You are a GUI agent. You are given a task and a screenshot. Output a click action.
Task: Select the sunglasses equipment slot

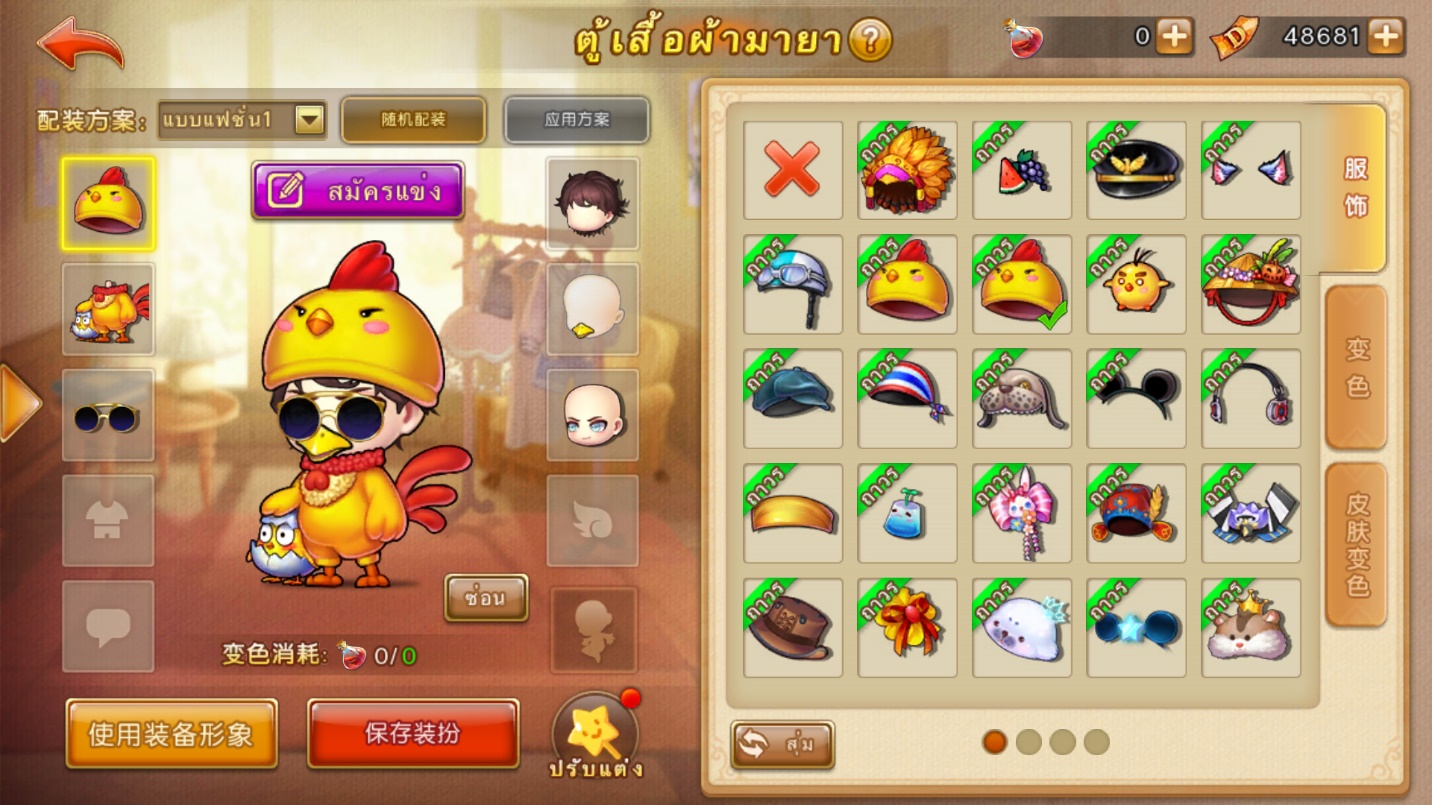click(108, 415)
